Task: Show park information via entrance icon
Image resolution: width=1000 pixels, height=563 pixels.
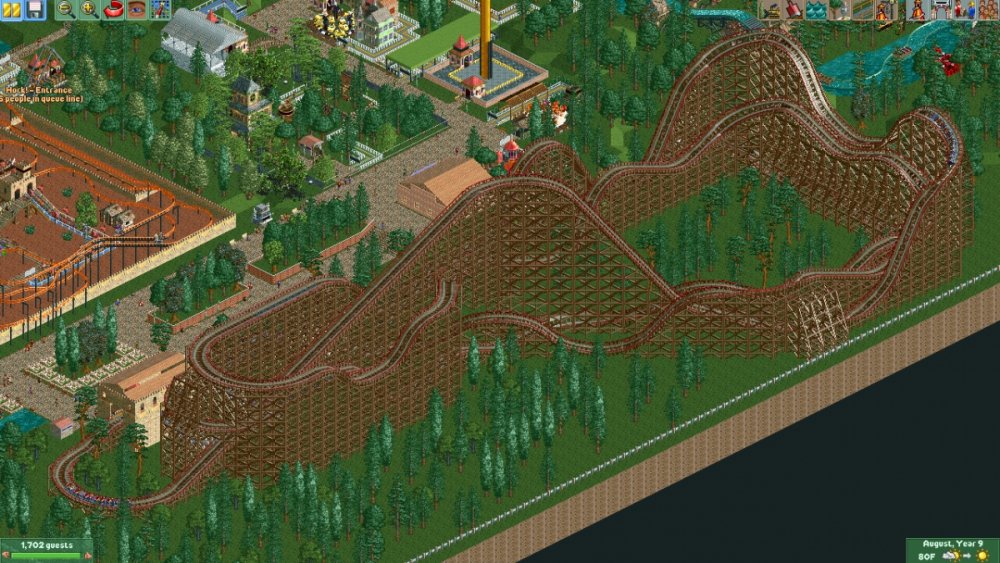Action: (940, 10)
